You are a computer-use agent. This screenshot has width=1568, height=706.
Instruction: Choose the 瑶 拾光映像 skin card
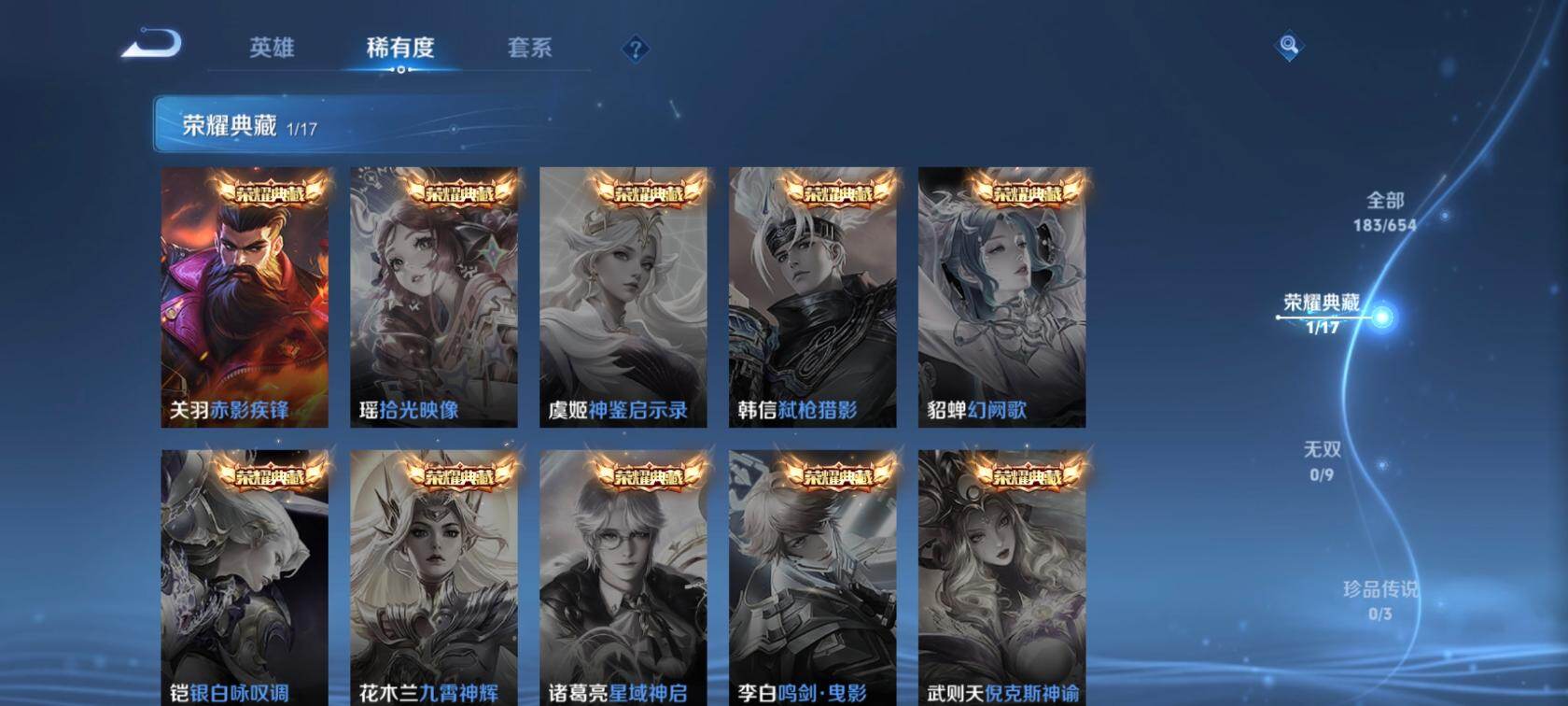coord(434,297)
